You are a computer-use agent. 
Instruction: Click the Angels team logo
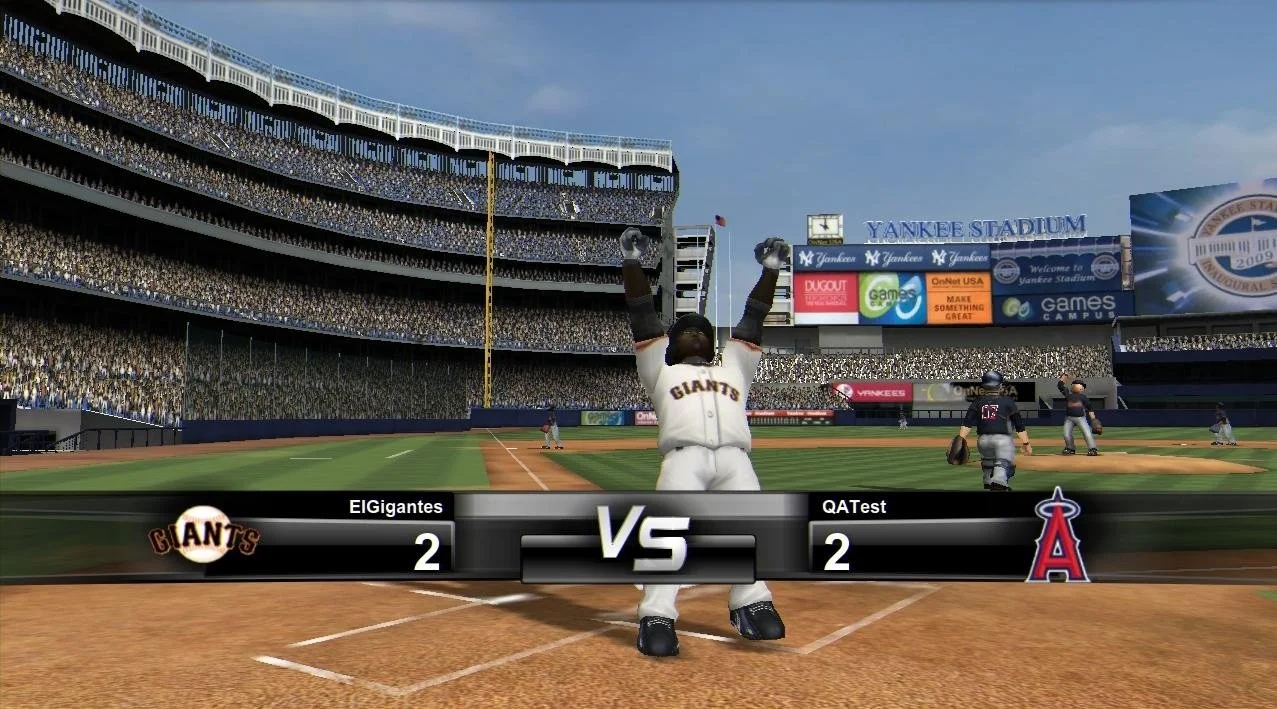coord(1057,535)
